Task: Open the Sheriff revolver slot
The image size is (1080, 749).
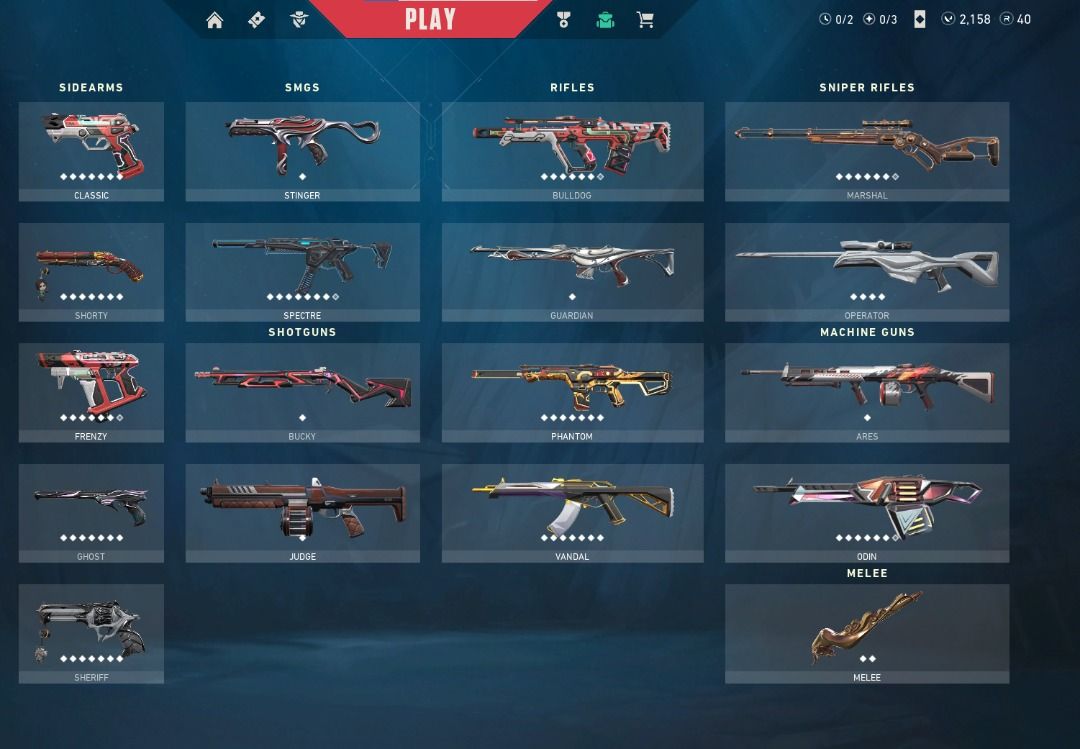Action: click(91, 633)
